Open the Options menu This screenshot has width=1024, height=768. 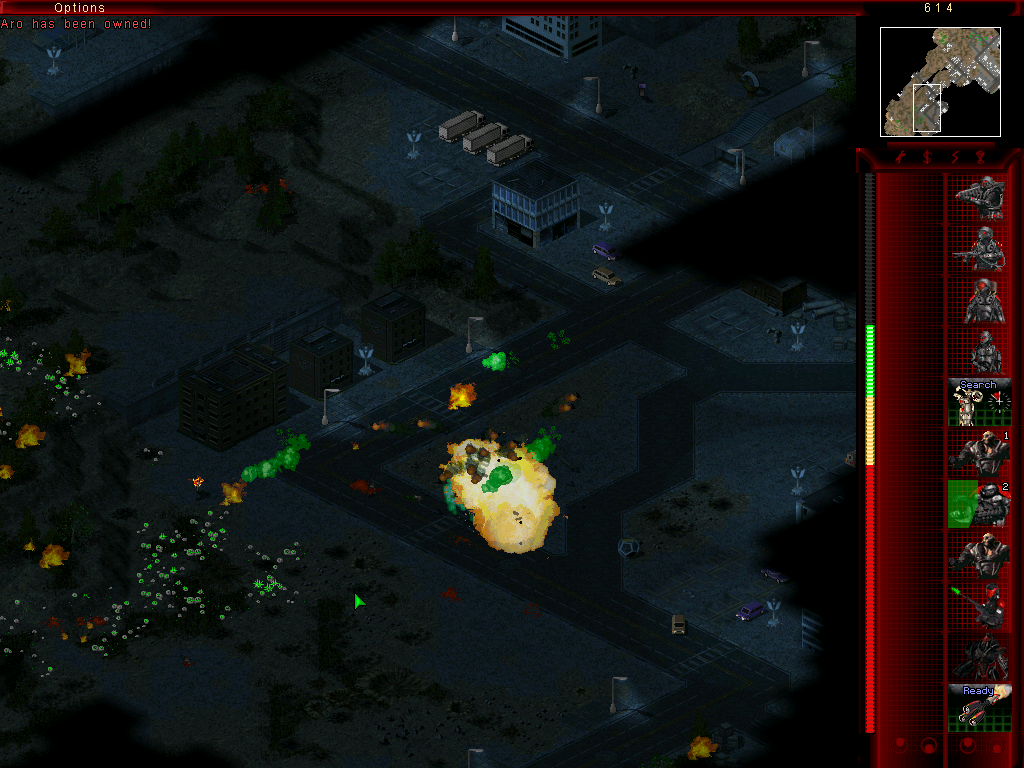(79, 8)
